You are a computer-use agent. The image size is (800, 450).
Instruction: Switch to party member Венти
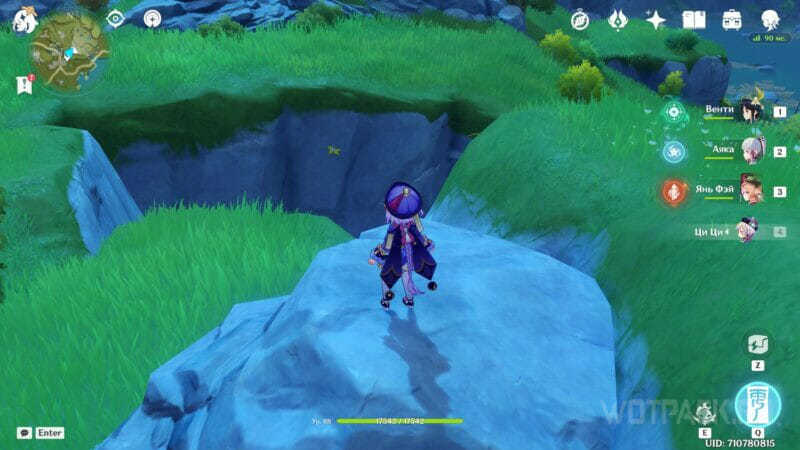point(747,111)
